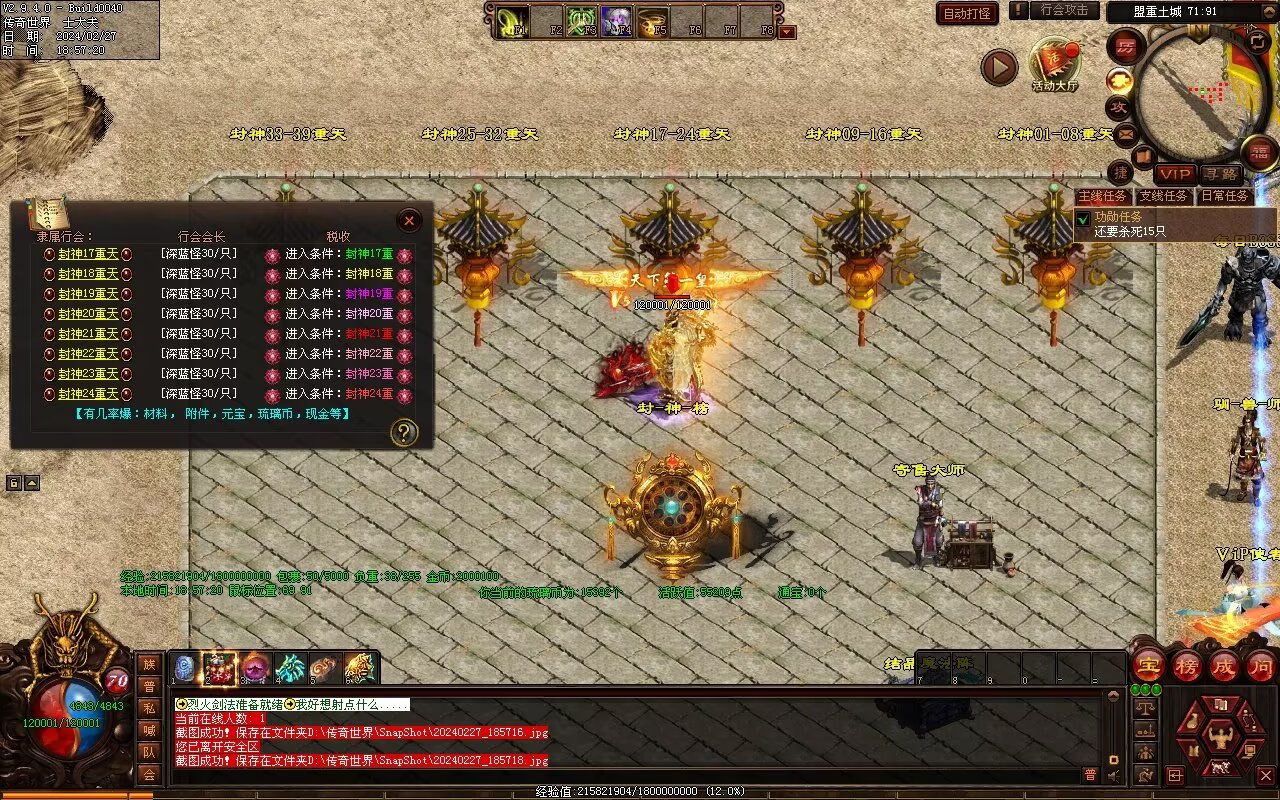Close the 封神 guild list panel
1280x800 pixels.
pyautogui.click(x=409, y=220)
